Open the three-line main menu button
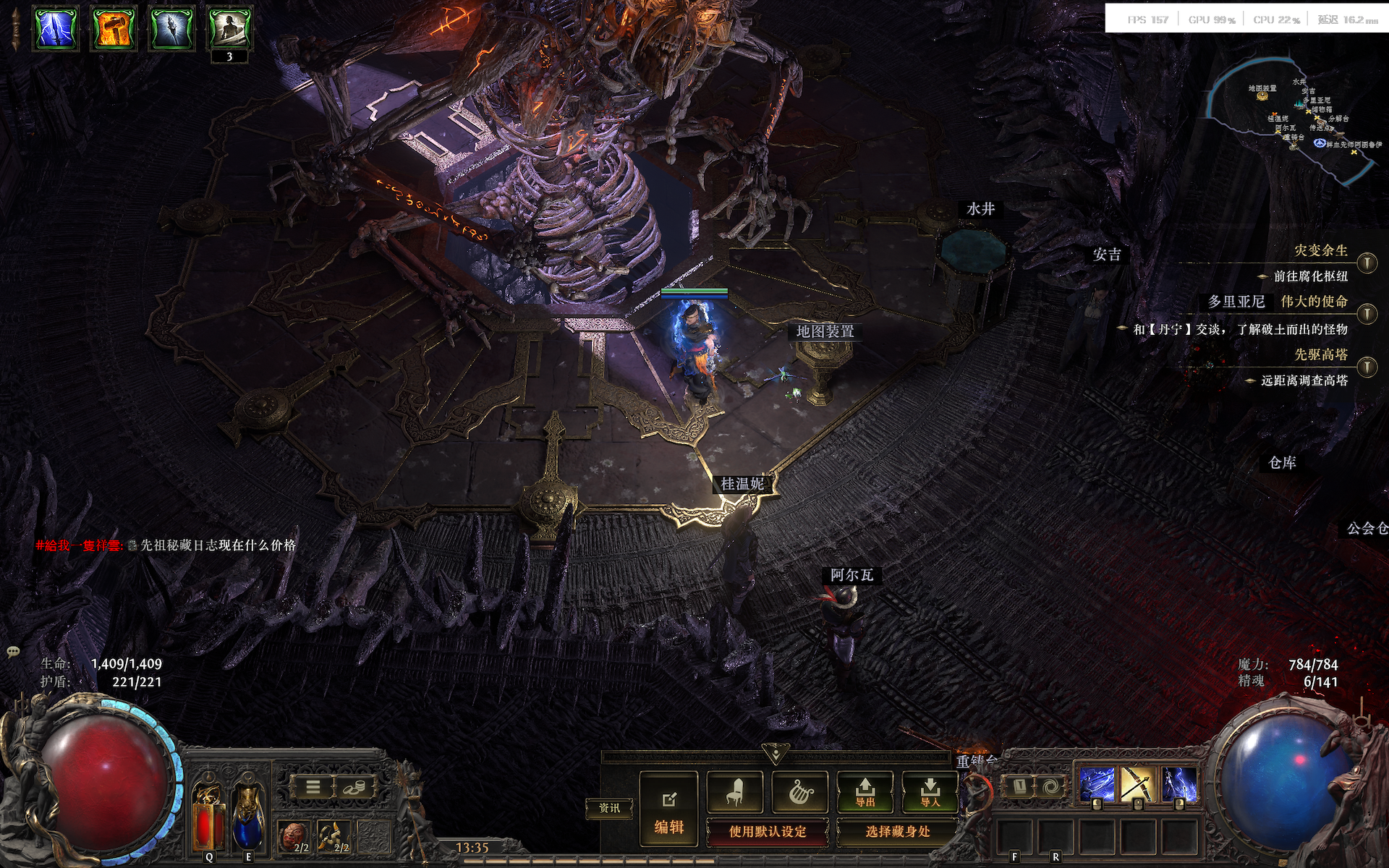Viewport: 1389px width, 868px height. coord(313,786)
